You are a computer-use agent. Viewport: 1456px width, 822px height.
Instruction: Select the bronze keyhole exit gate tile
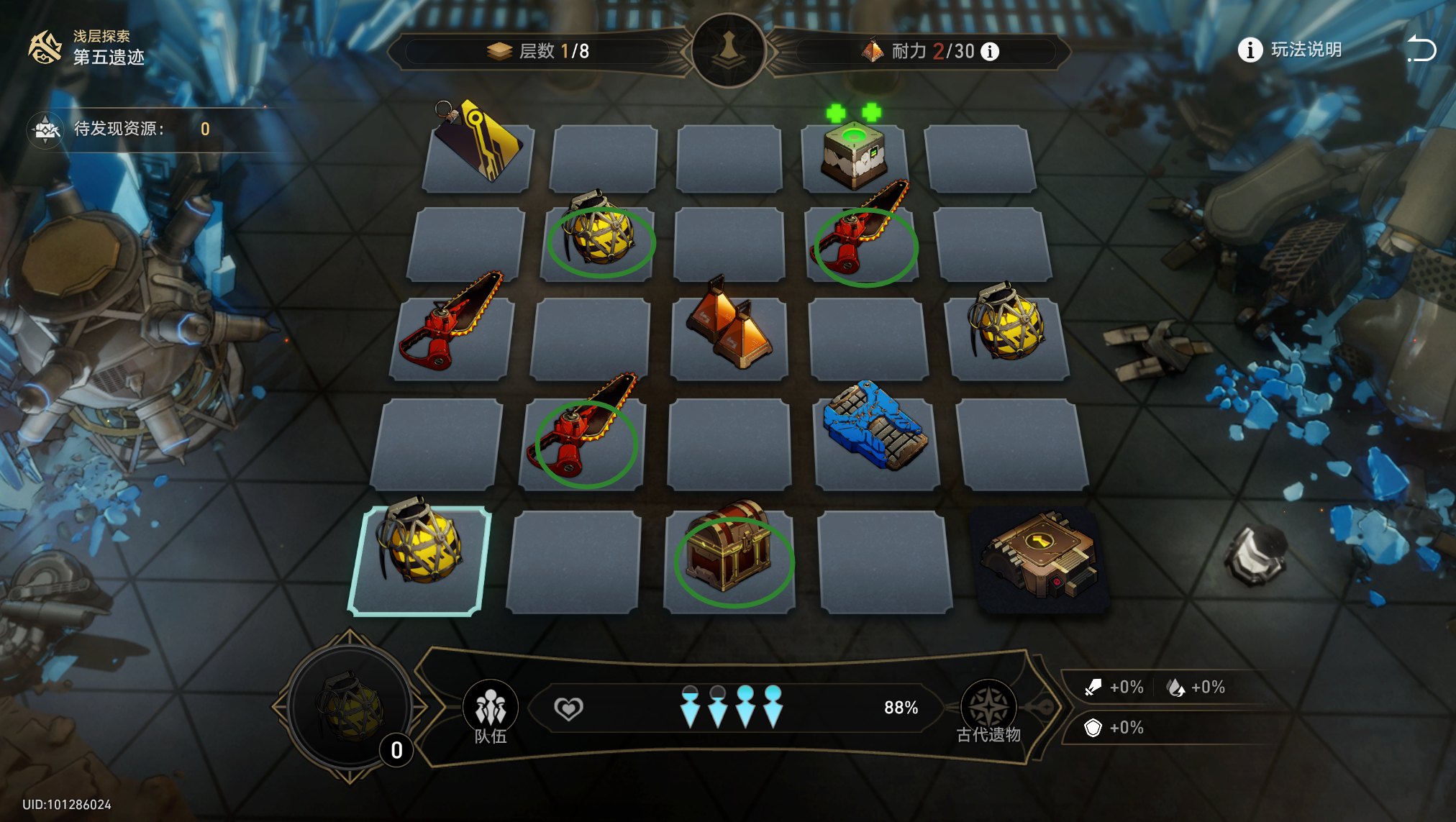(1041, 557)
